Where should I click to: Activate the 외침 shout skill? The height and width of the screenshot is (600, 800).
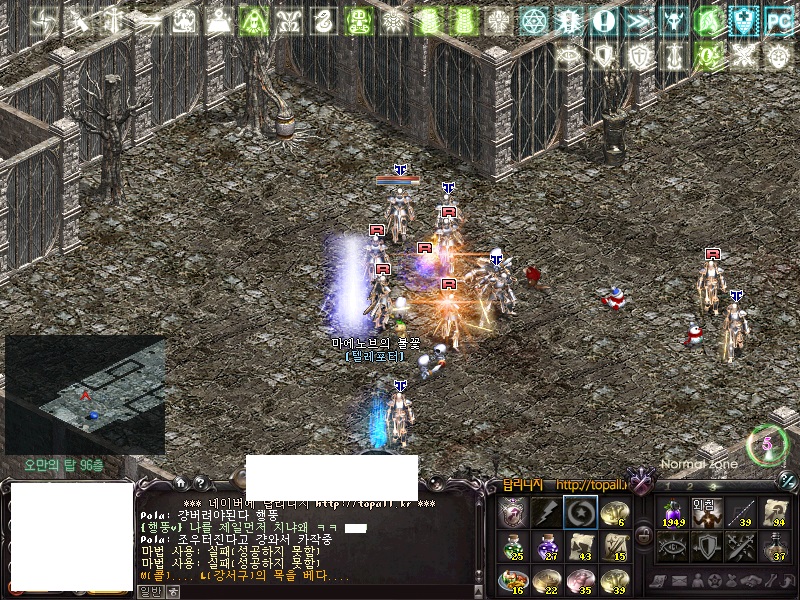[x=706, y=513]
